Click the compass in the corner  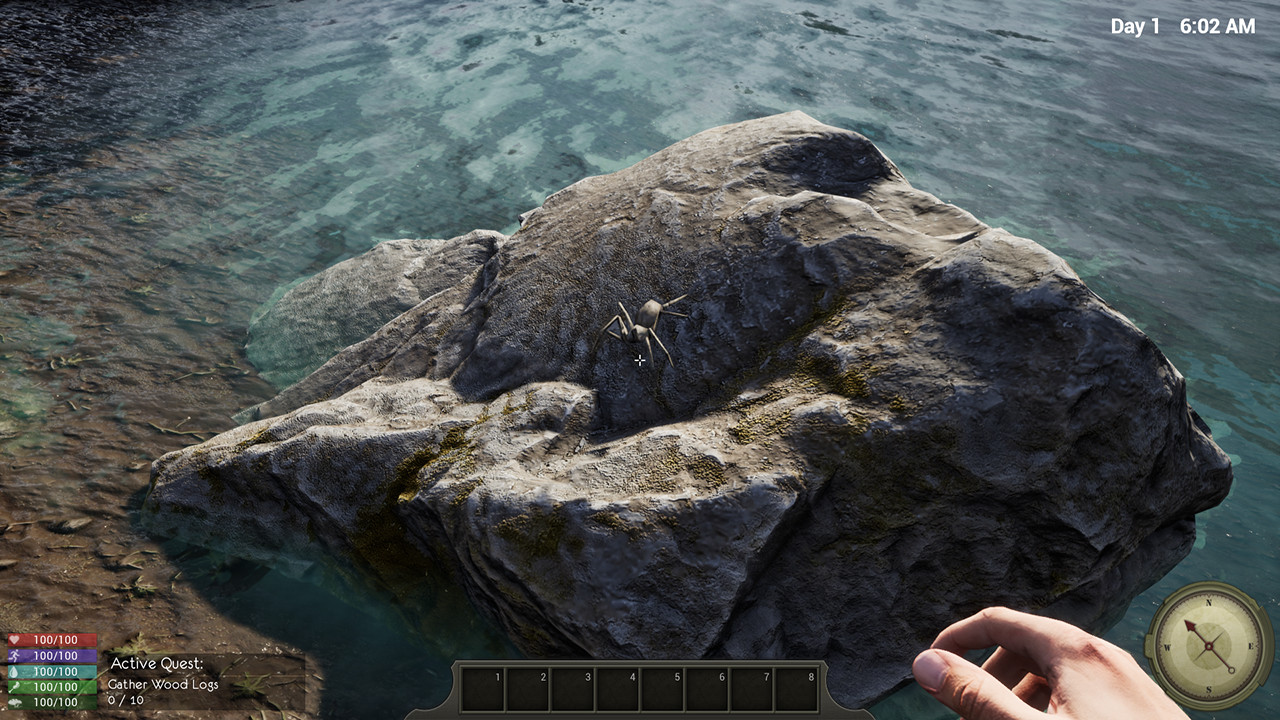click(1208, 645)
